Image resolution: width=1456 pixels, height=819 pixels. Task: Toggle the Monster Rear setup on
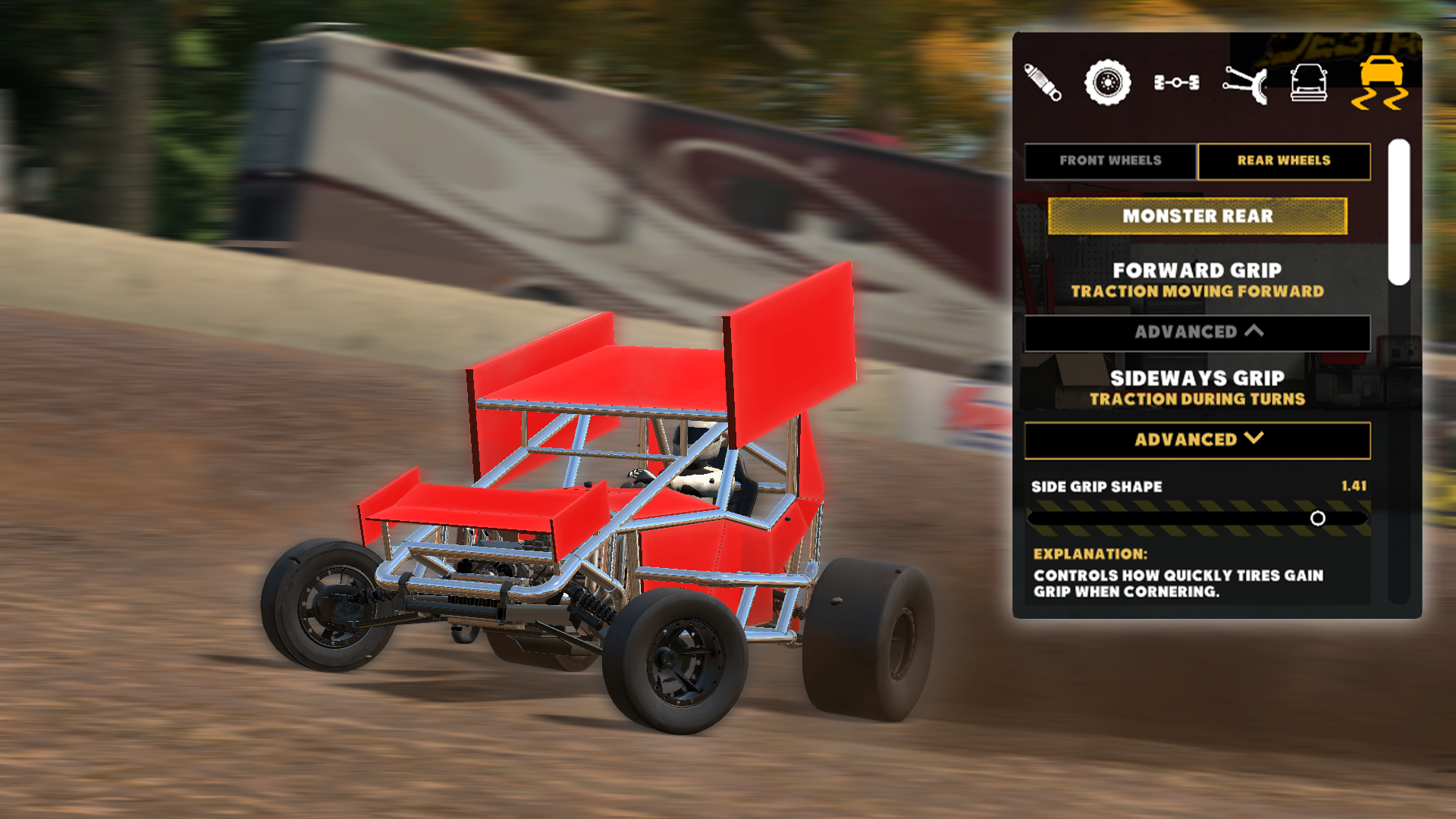(1197, 215)
